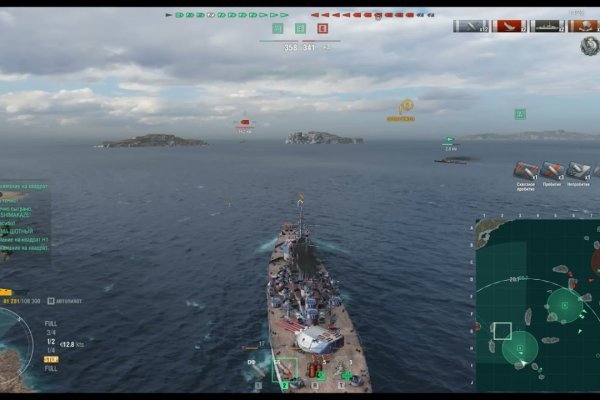Click the shell hit ribbon

coord(471,26)
